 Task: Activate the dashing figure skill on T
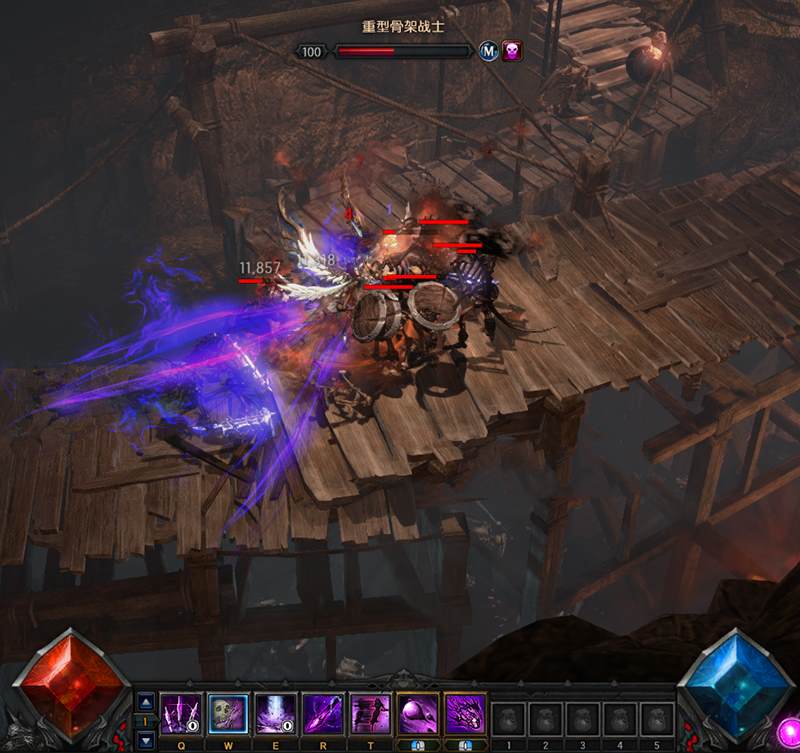point(370,713)
